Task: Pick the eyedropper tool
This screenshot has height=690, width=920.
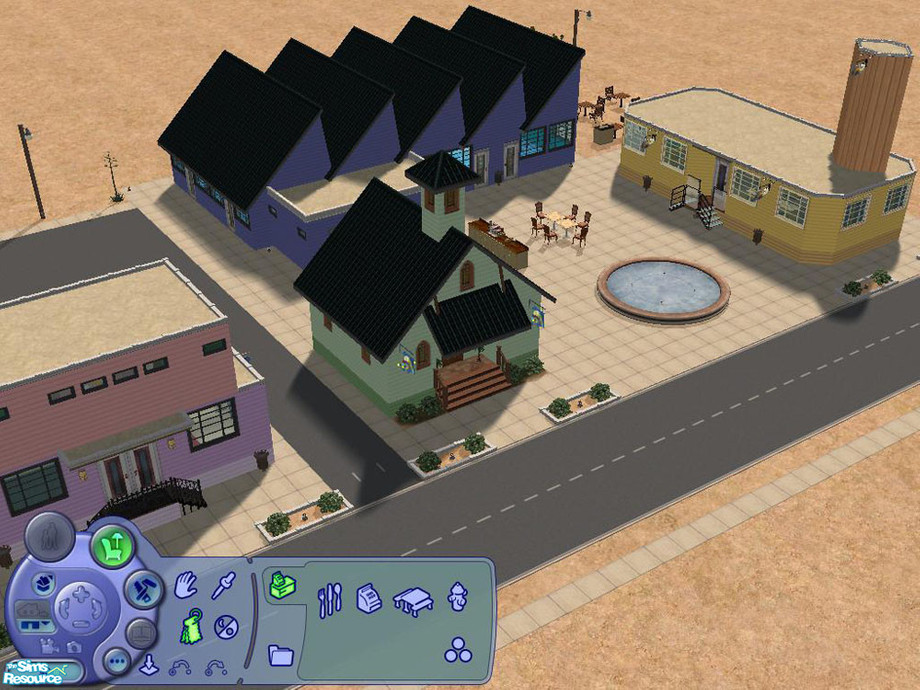Action: (x=223, y=586)
